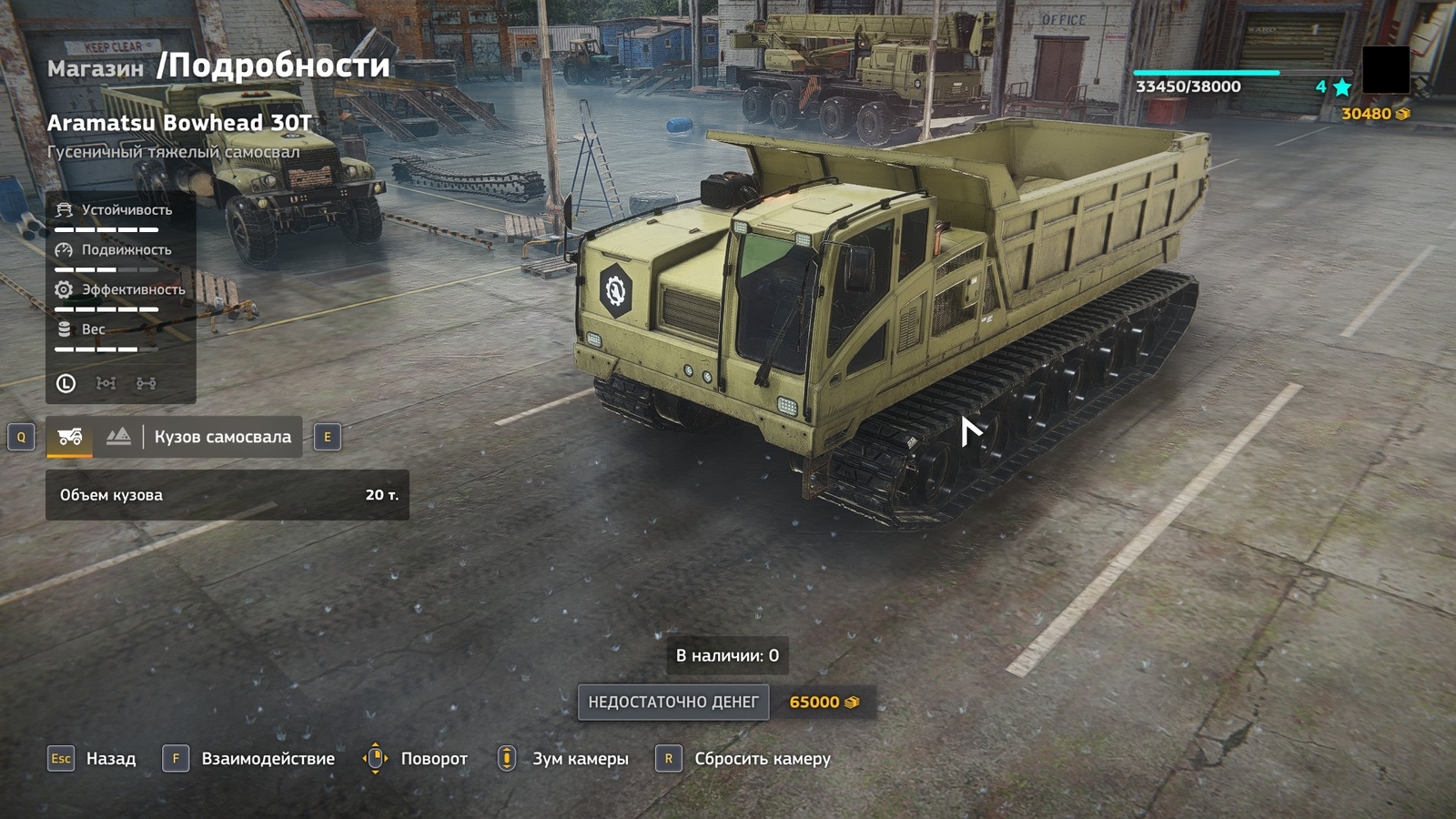
Task: Click the Взаимодействие option
Action: [x=268, y=759]
